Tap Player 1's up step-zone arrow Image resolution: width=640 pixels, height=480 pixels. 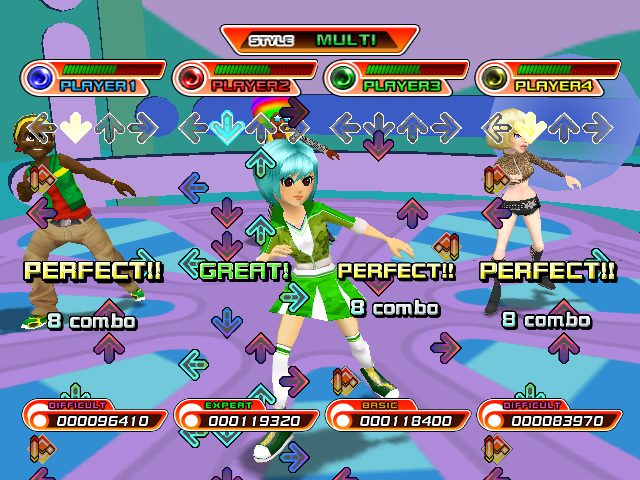click(108, 126)
